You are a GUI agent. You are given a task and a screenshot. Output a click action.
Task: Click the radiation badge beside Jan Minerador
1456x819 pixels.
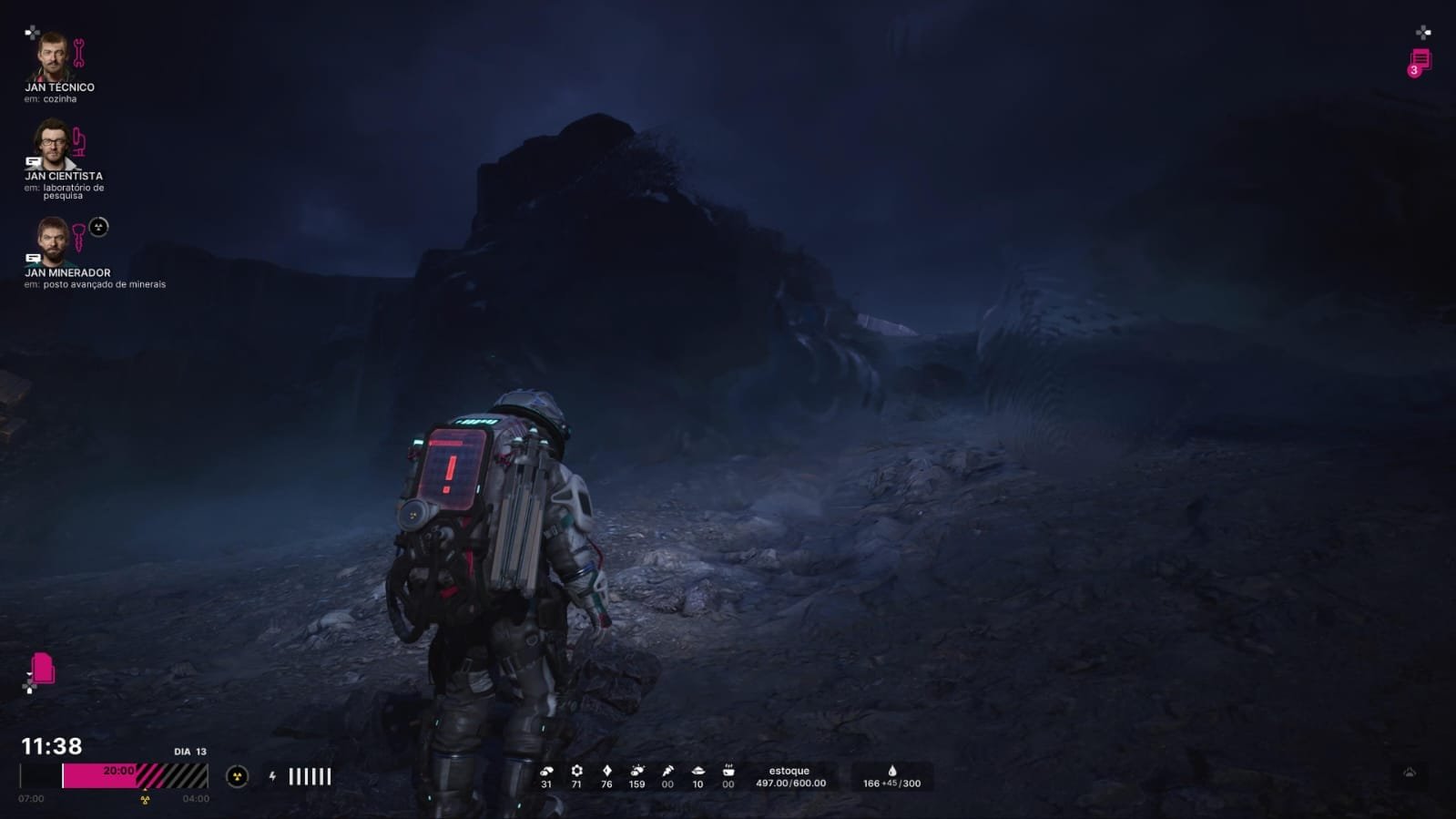[99, 227]
